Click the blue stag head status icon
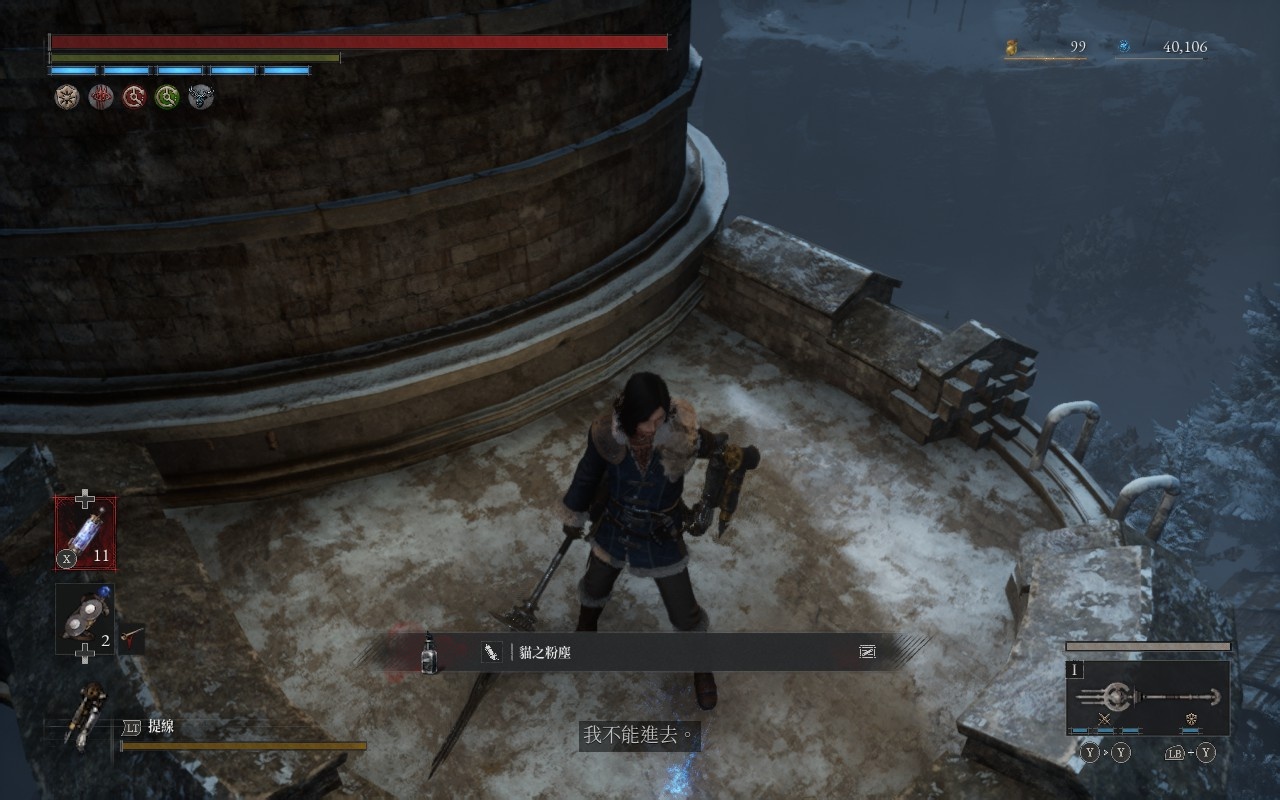Image resolution: width=1280 pixels, height=800 pixels. [x=201, y=96]
